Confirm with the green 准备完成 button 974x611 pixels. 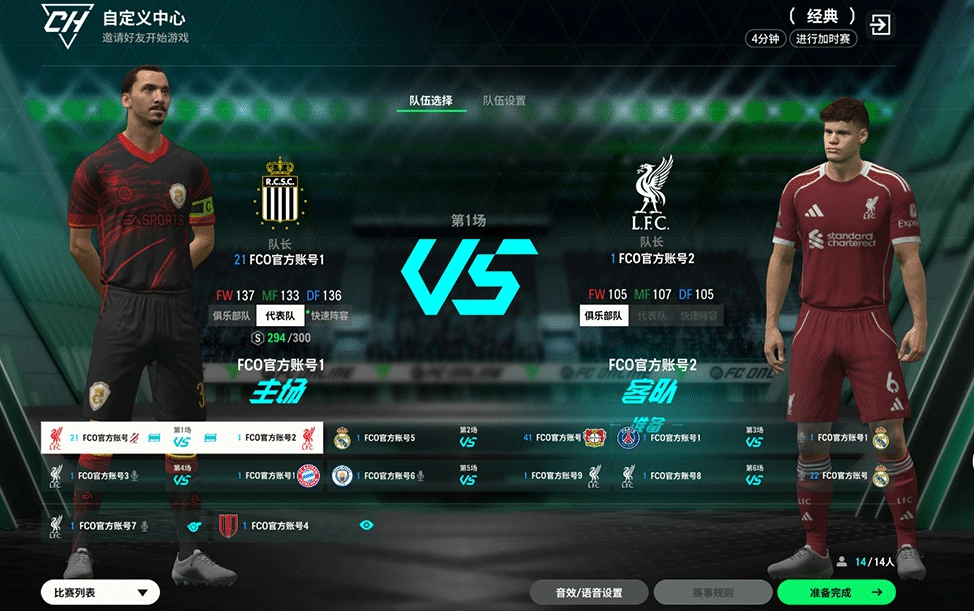pos(836,593)
